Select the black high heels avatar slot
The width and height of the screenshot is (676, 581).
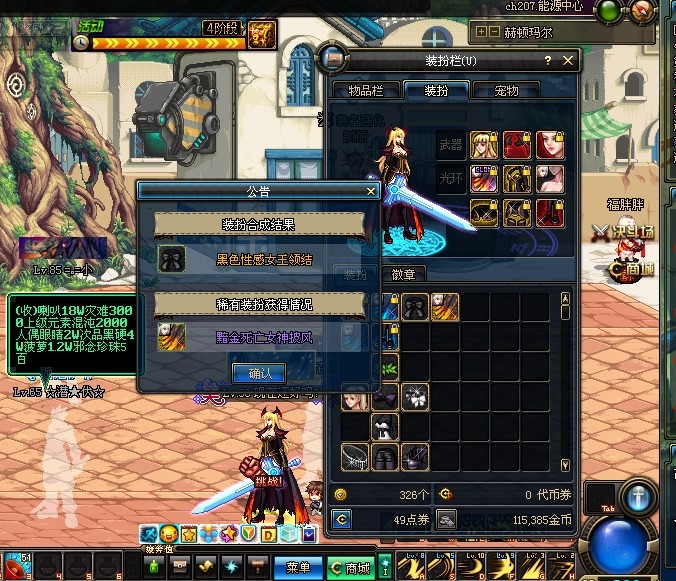click(x=386, y=457)
